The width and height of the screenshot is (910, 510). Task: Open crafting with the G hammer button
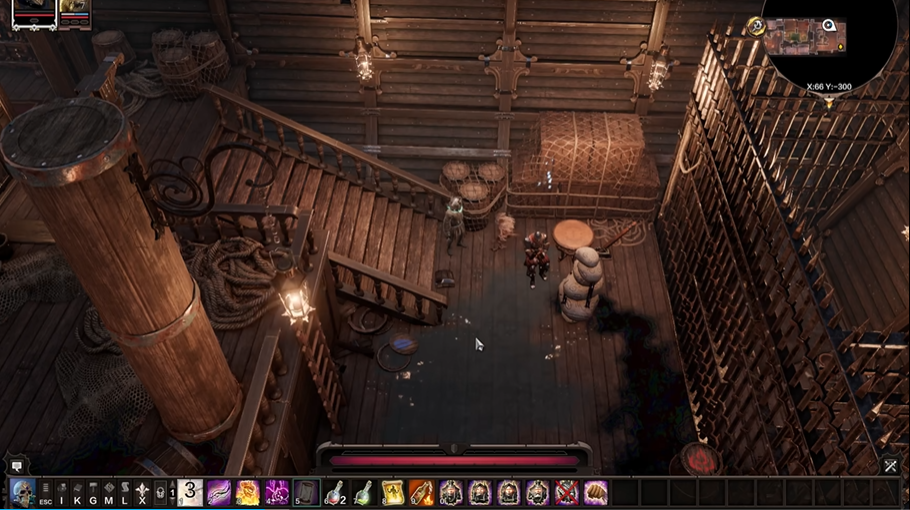point(93,493)
